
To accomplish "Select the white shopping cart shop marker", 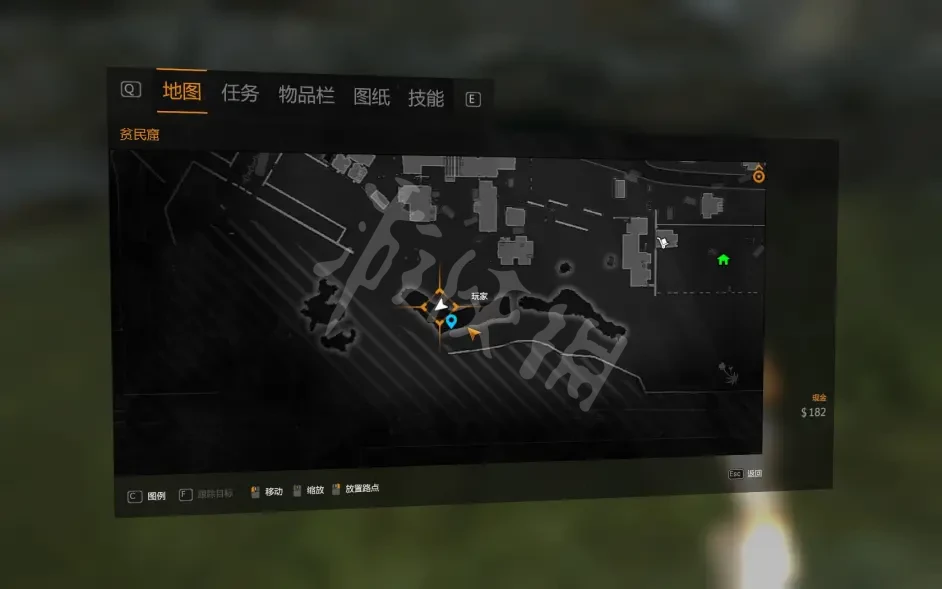I will (x=663, y=242).
